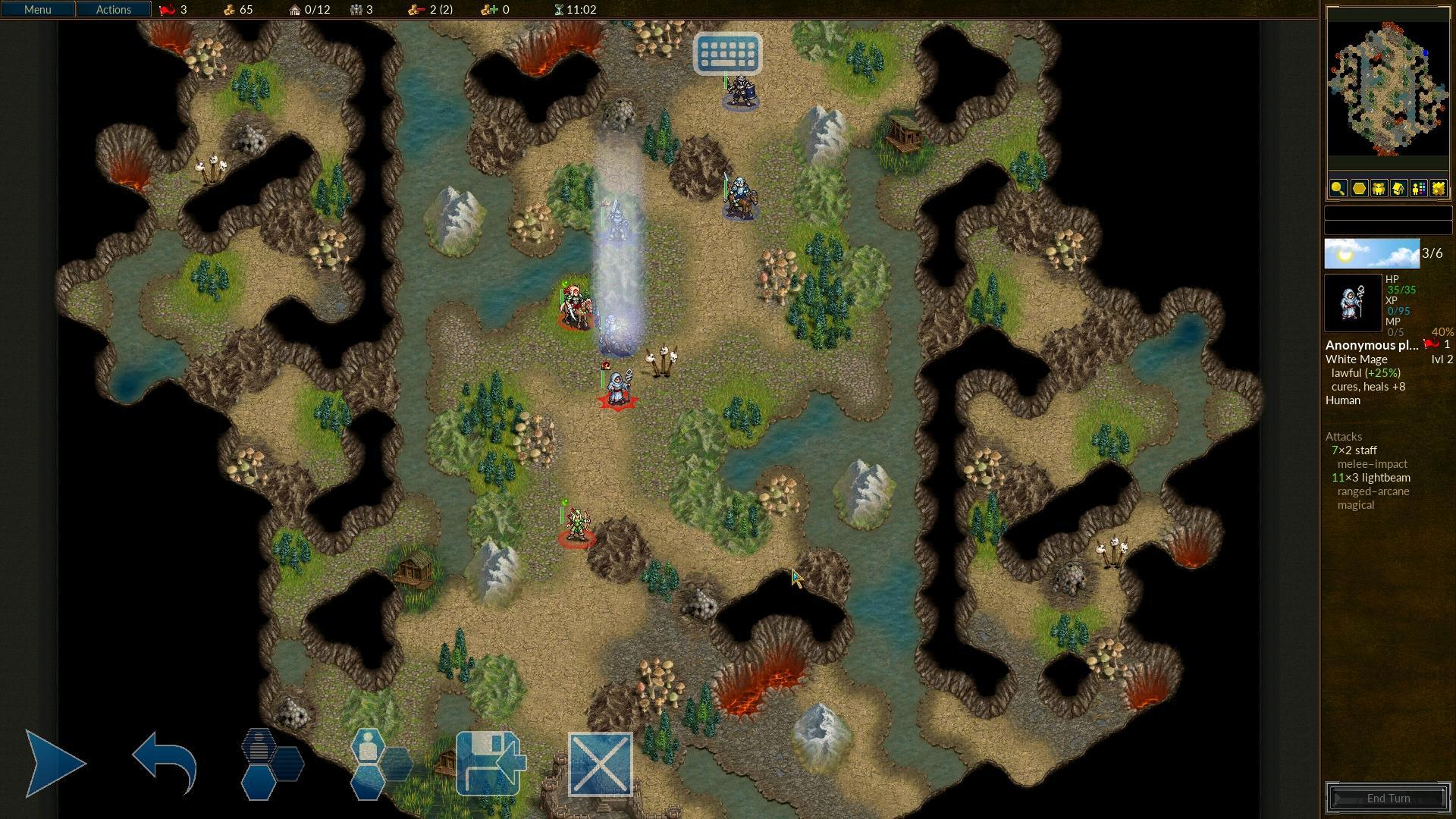Undo the last move with curved arrow

[x=165, y=763]
